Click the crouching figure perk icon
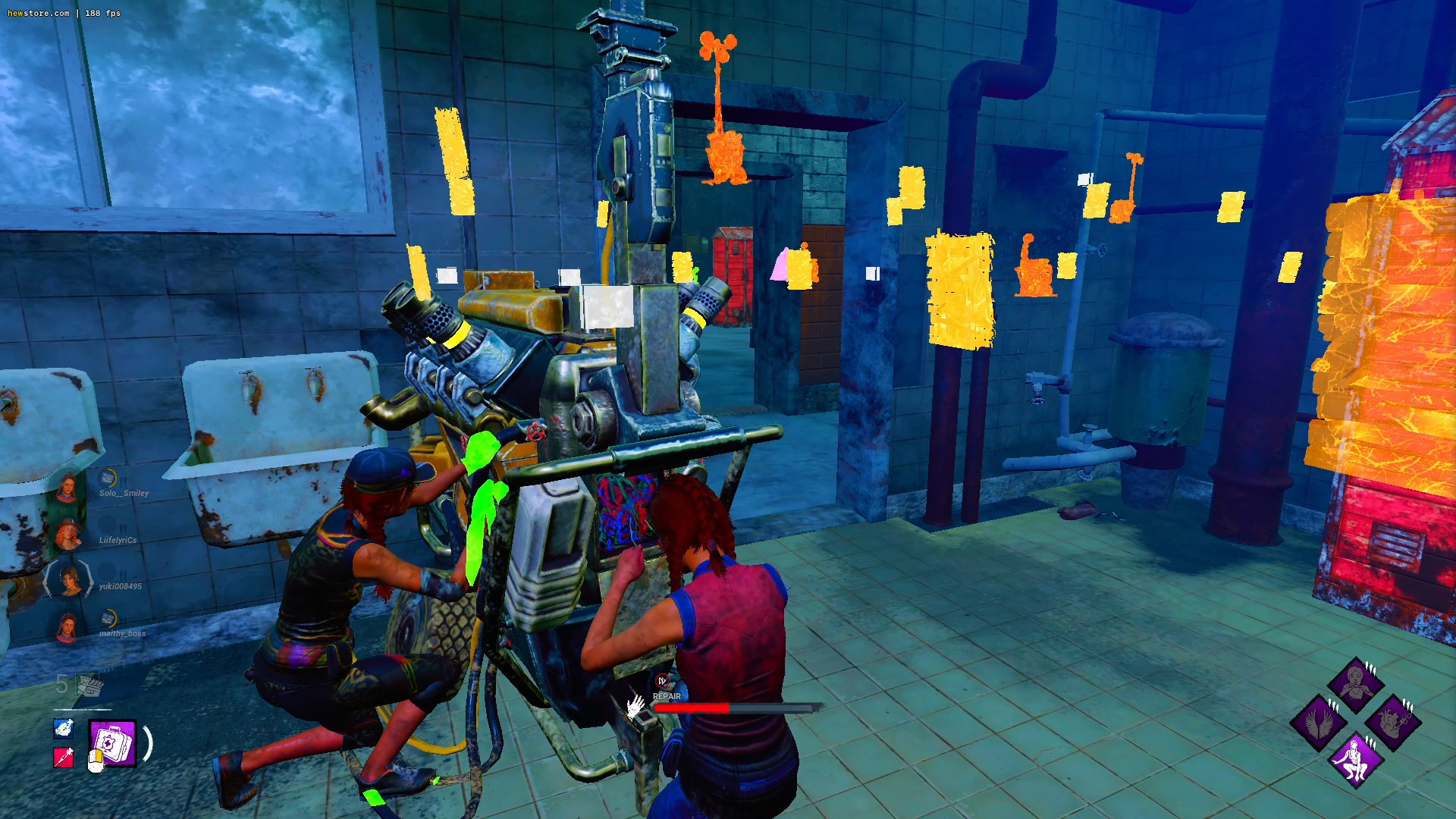Image resolution: width=1456 pixels, height=819 pixels. click(1356, 759)
